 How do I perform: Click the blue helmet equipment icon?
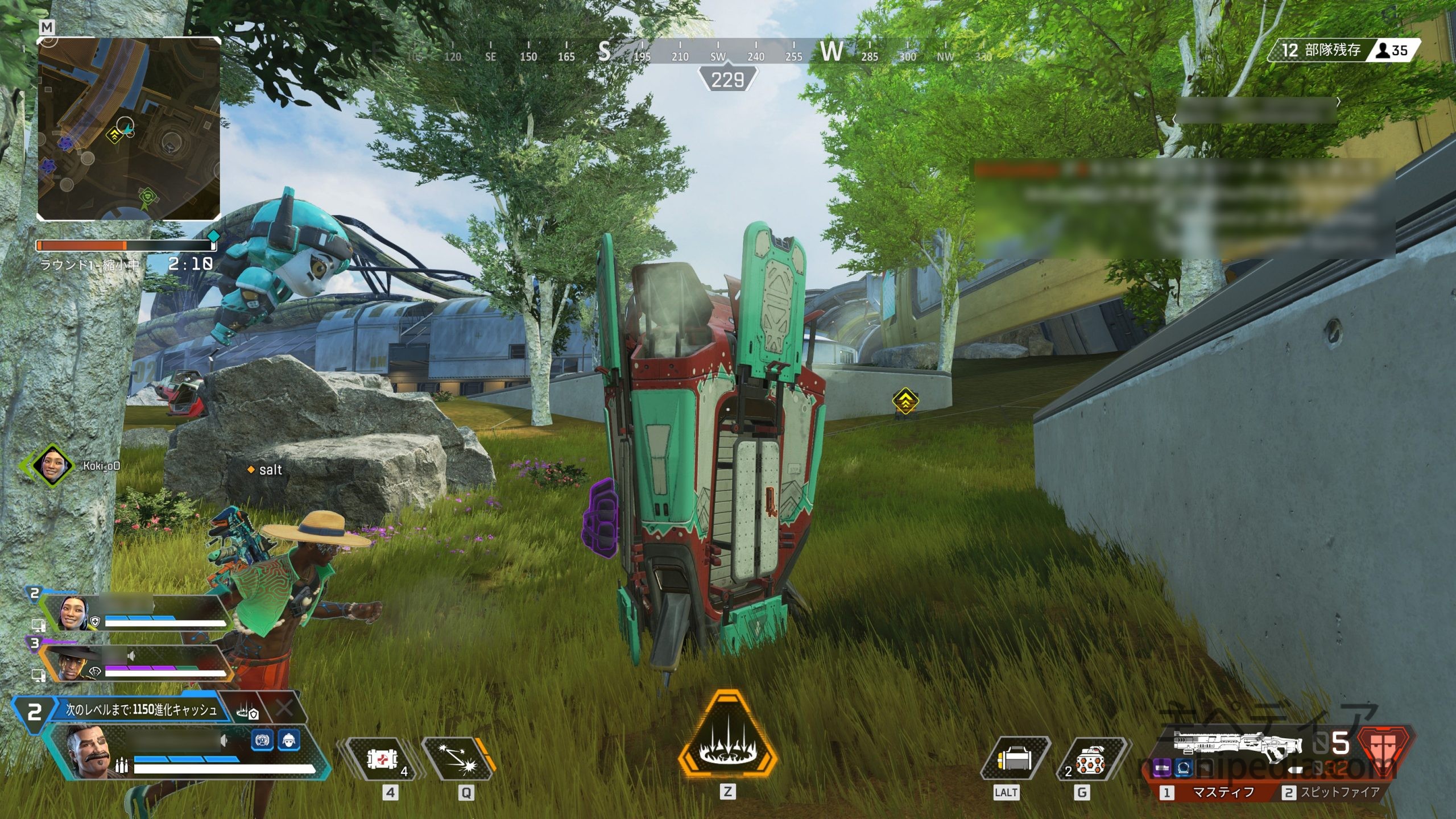tap(289, 741)
